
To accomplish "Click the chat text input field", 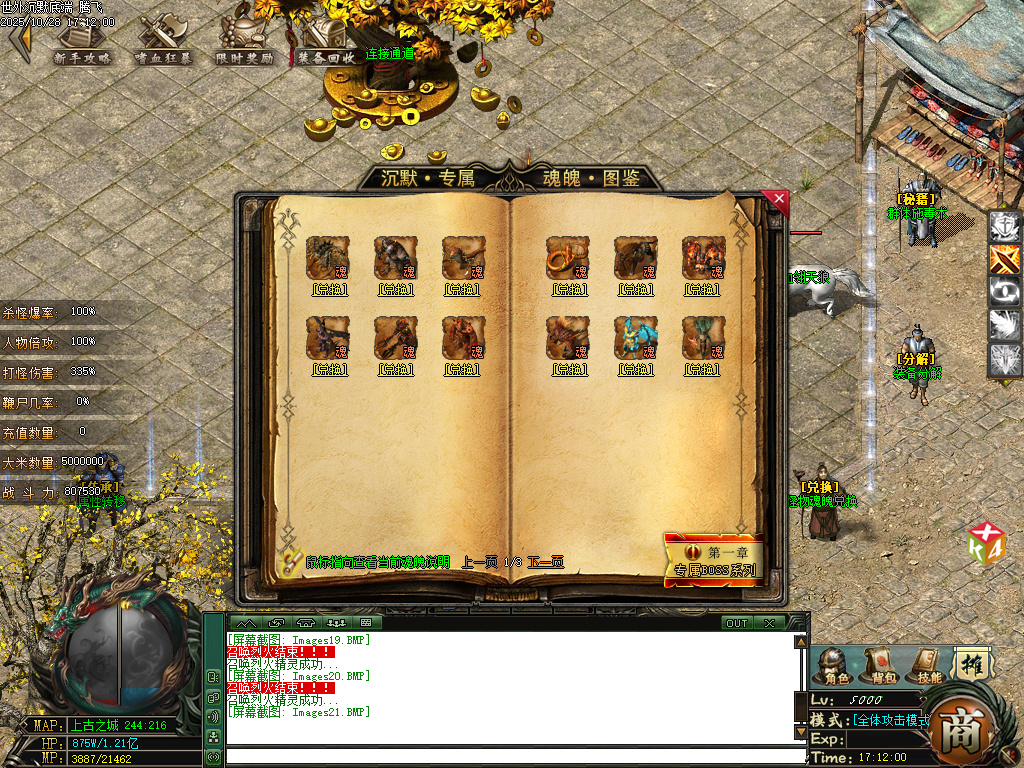I will click(515, 757).
